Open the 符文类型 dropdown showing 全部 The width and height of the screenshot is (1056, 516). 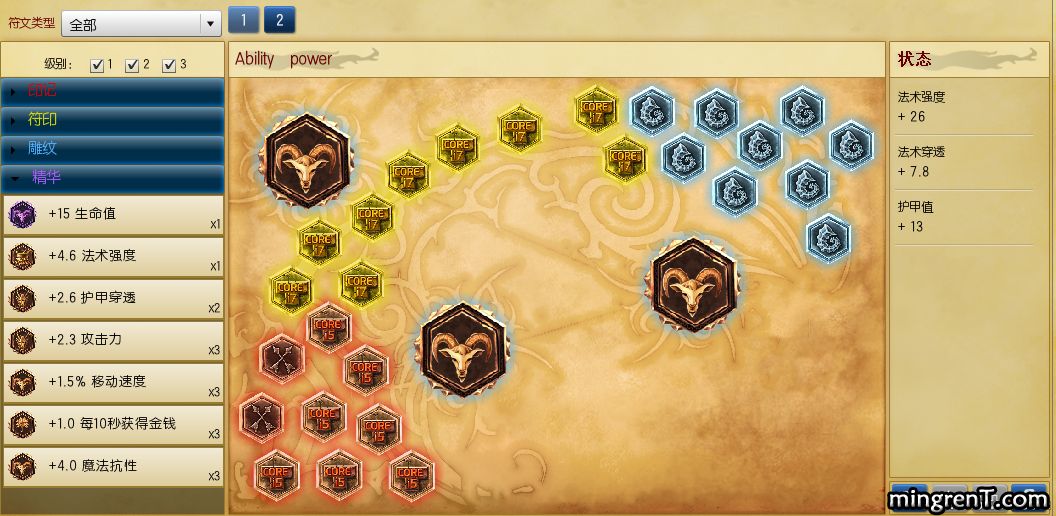point(141,24)
